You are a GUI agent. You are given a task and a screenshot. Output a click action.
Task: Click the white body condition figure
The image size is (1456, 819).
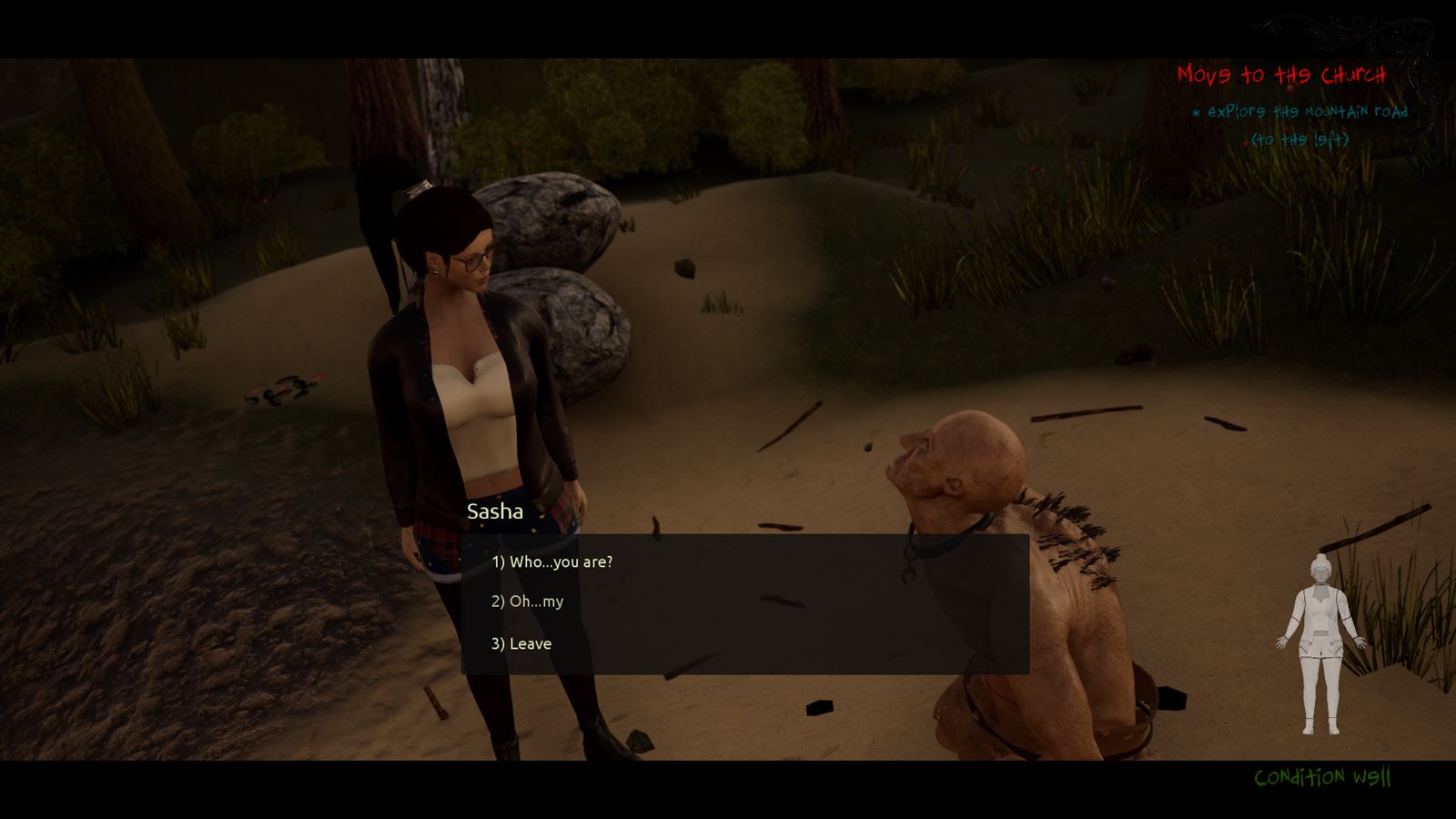coord(1321,643)
